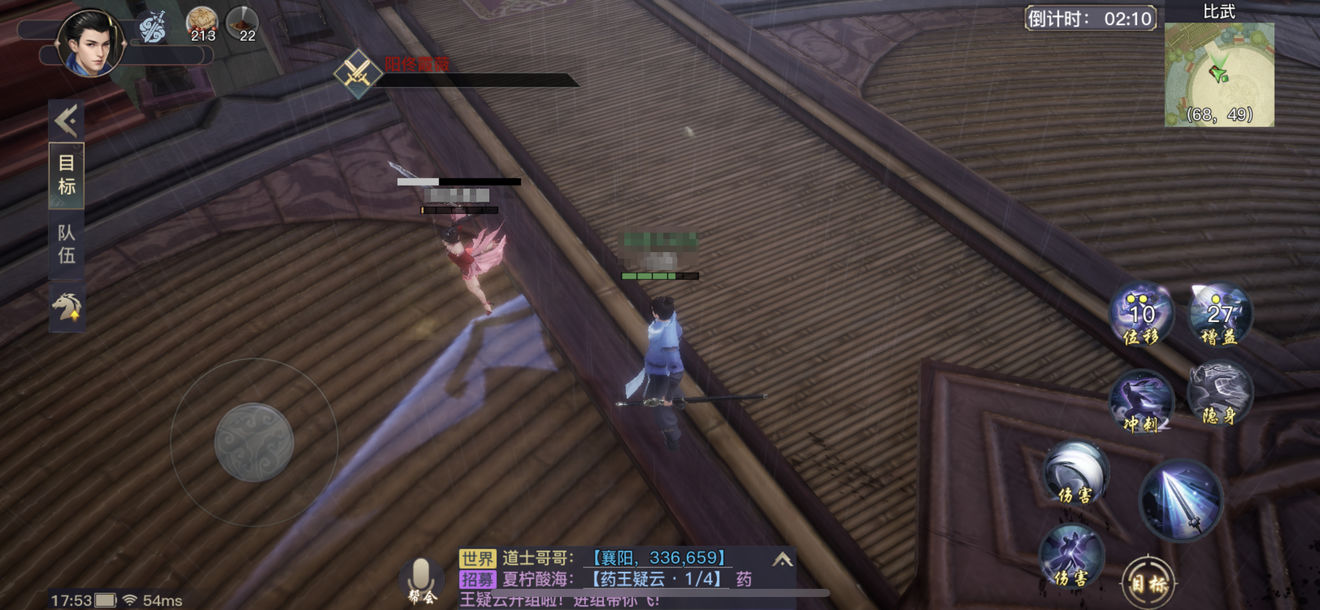Switch to the 目标 tab
Viewport: 1320px width, 610px height.
[66, 175]
